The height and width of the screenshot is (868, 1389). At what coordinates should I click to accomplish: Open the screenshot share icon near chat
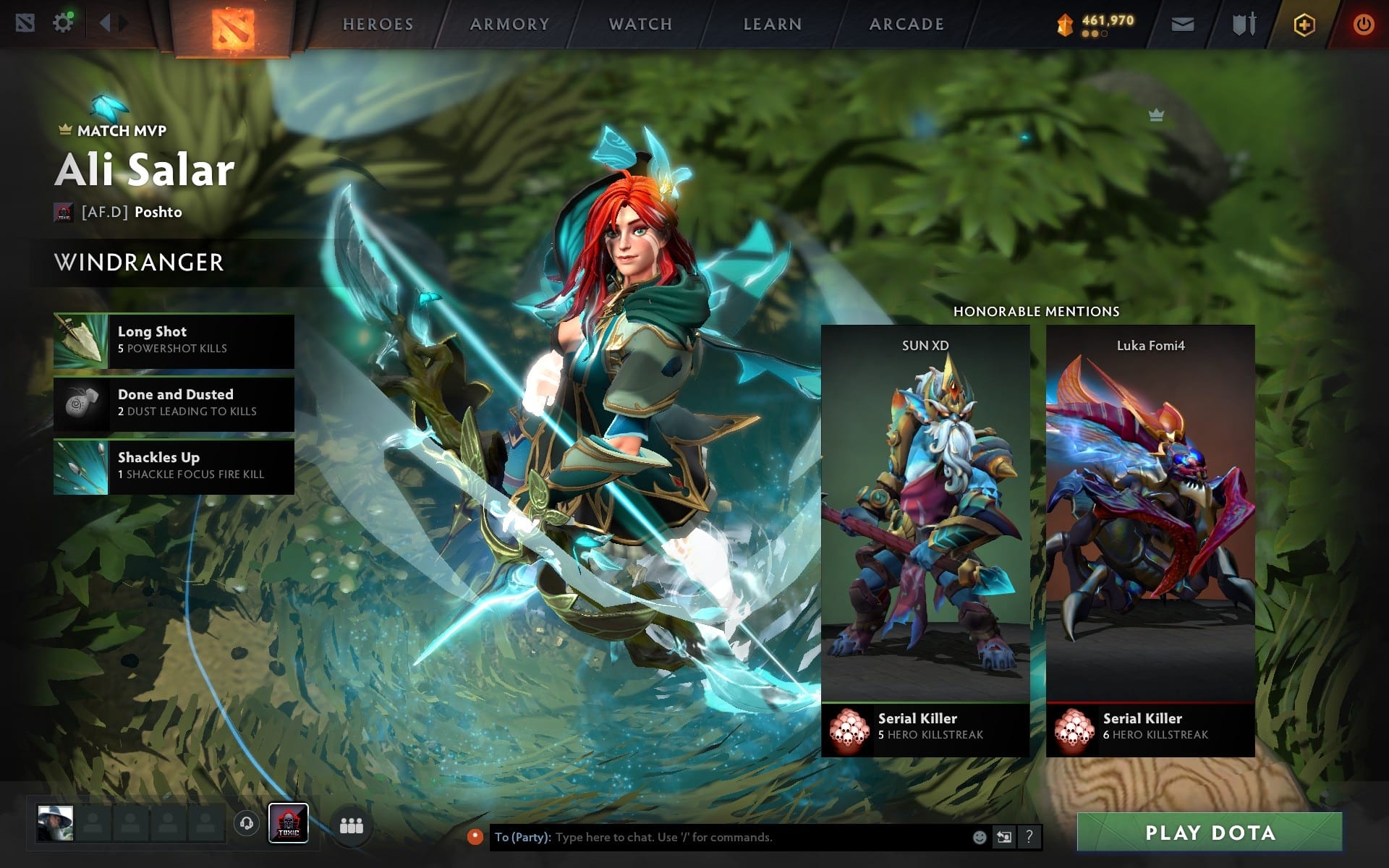coord(1005,838)
